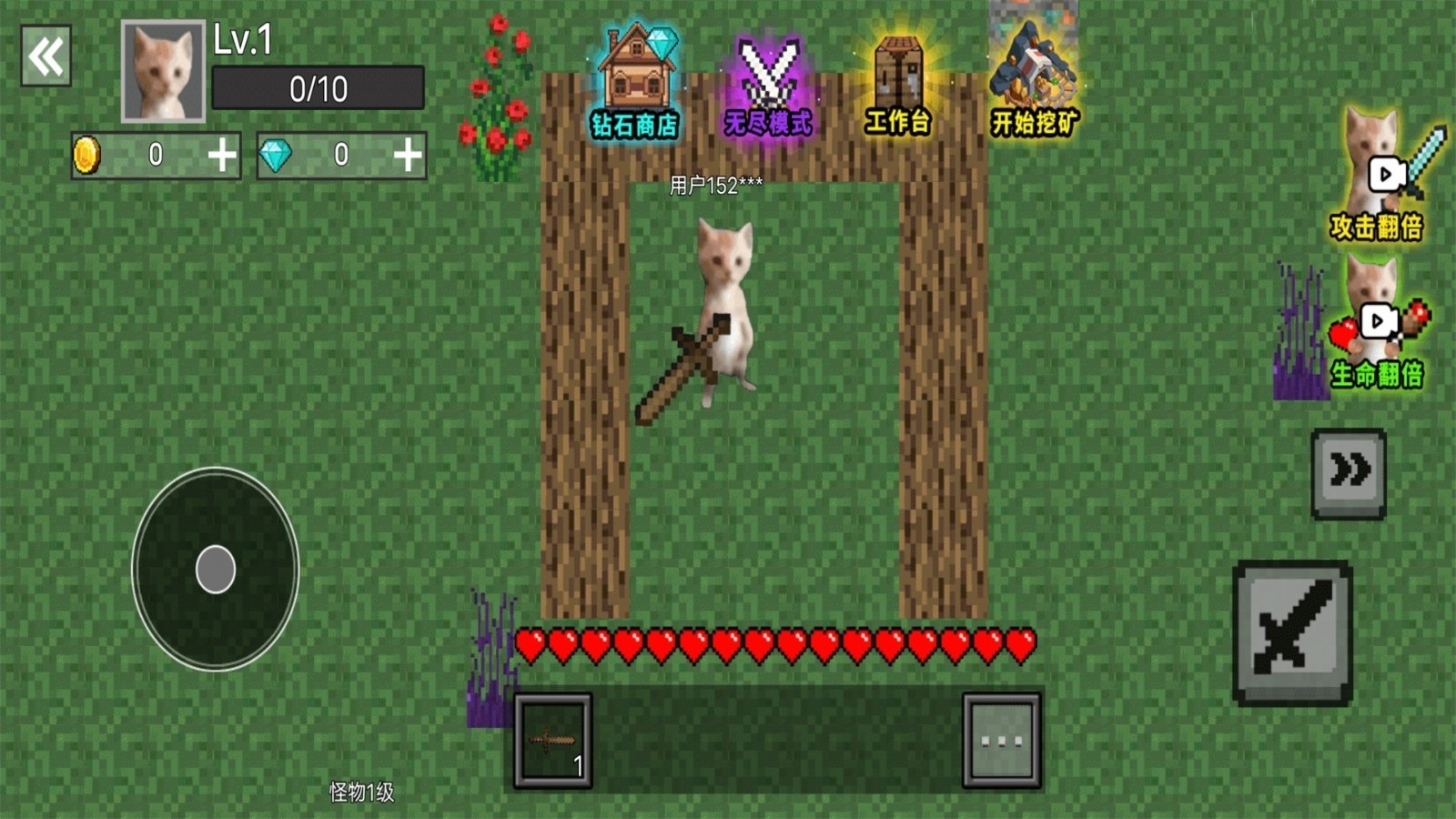Tap the double-arrow back button
1456x819 pixels.
coord(46,56)
